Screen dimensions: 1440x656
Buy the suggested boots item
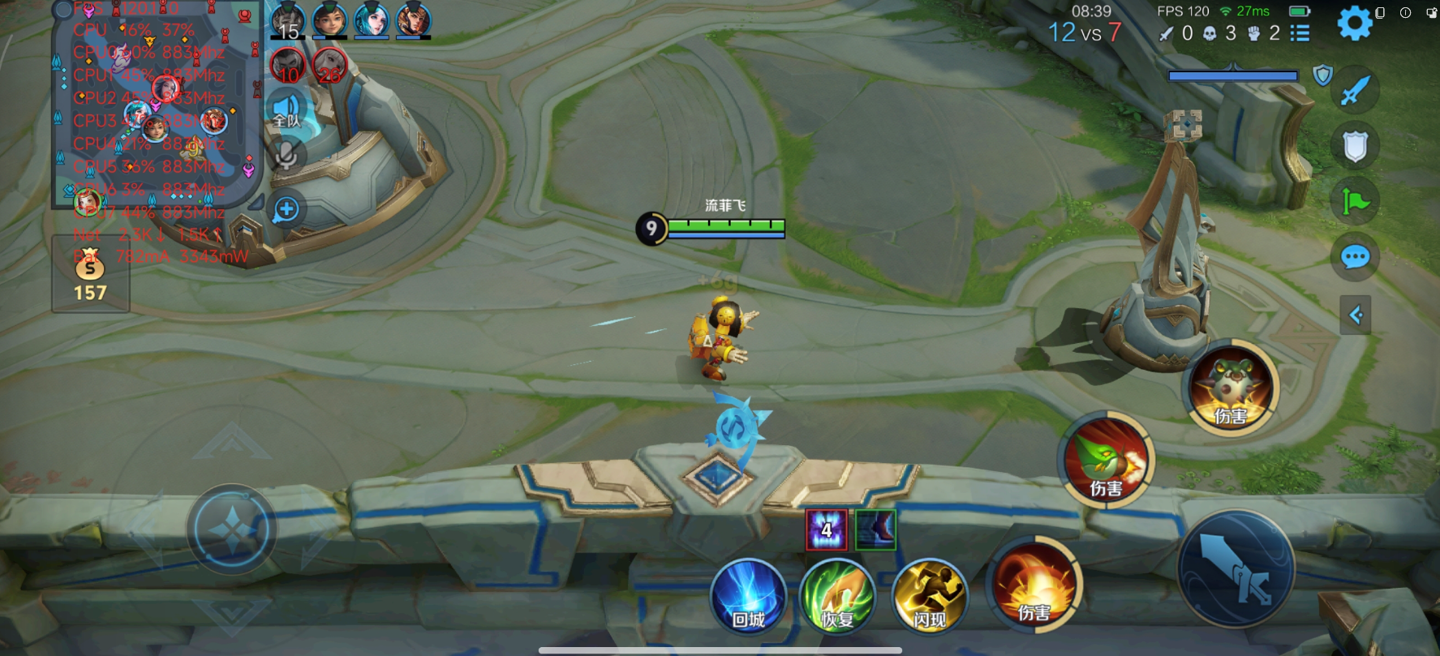click(x=875, y=530)
